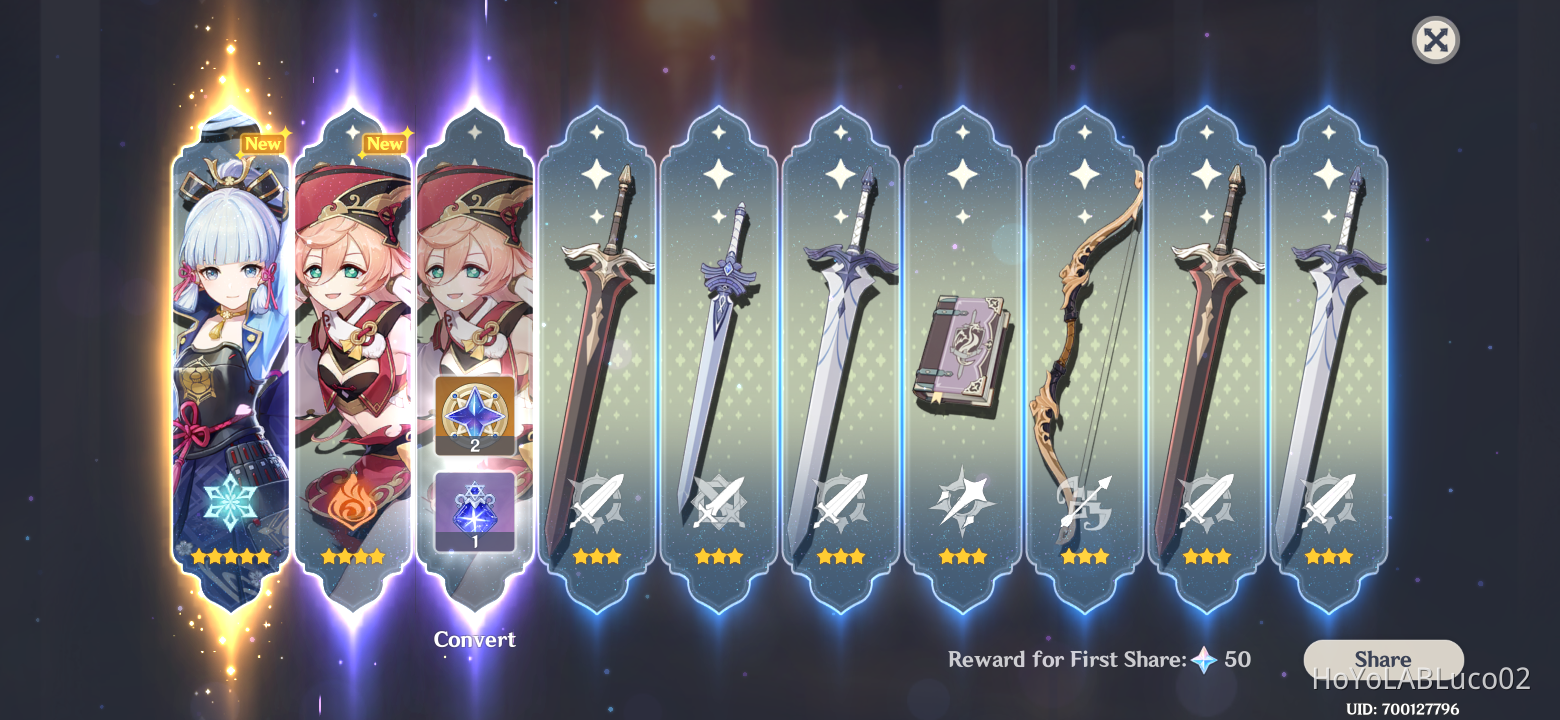This screenshot has height=720, width=1560.
Task: Select the sword emblem watermark on the first weapon card
Action: pos(597,500)
